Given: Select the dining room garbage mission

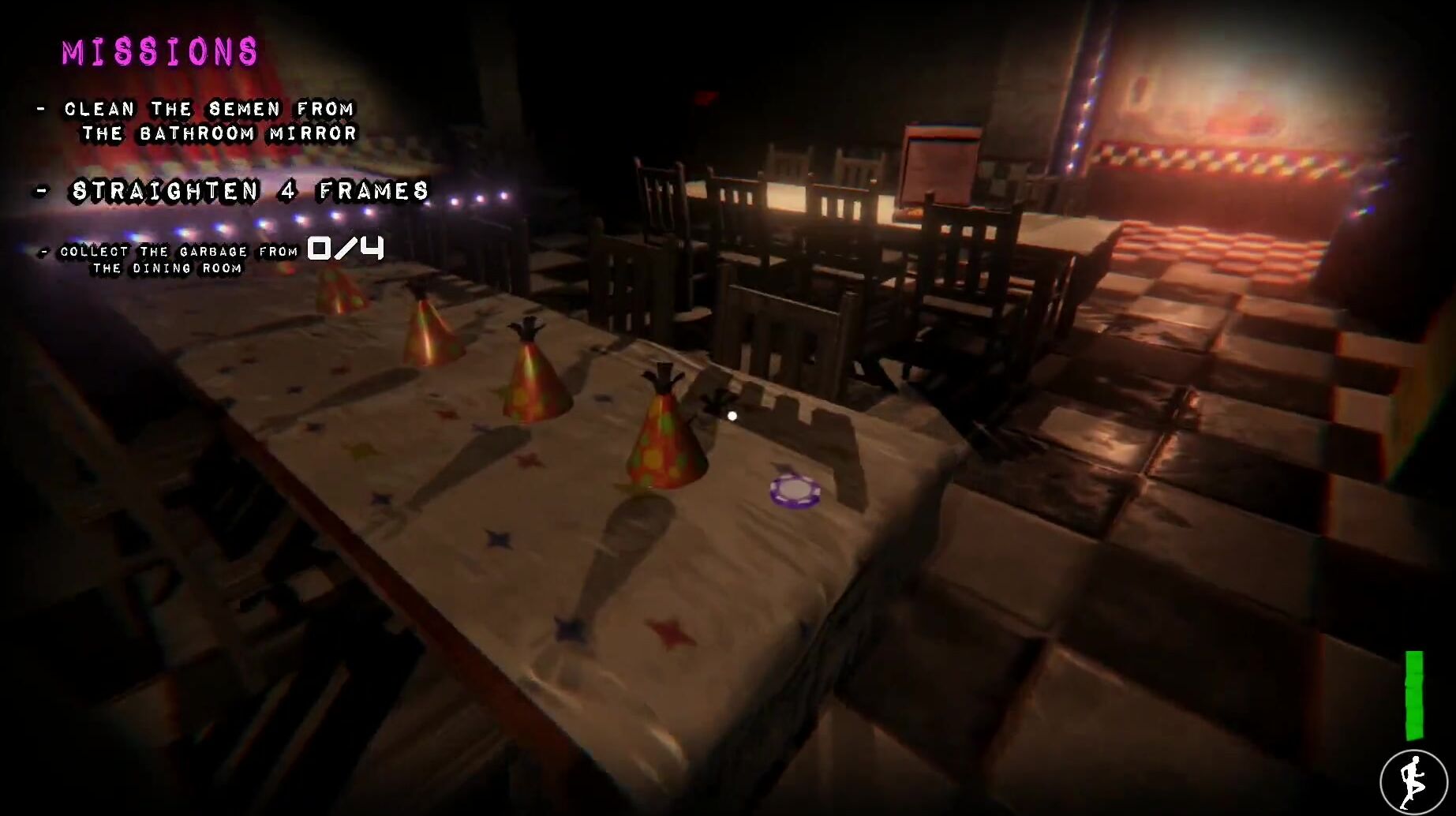Looking at the screenshot, I should point(179,259).
